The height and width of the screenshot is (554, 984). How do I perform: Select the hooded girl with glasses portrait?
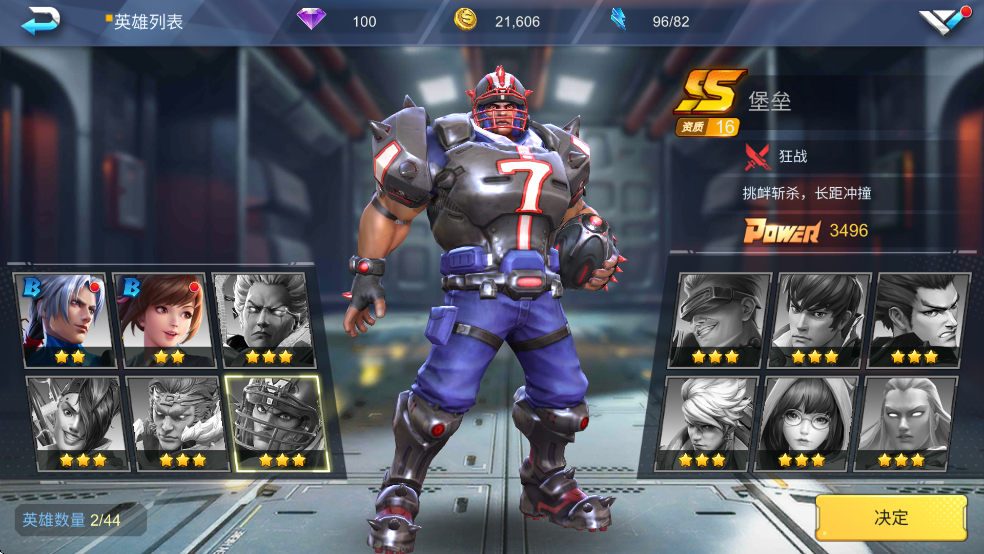point(808,422)
